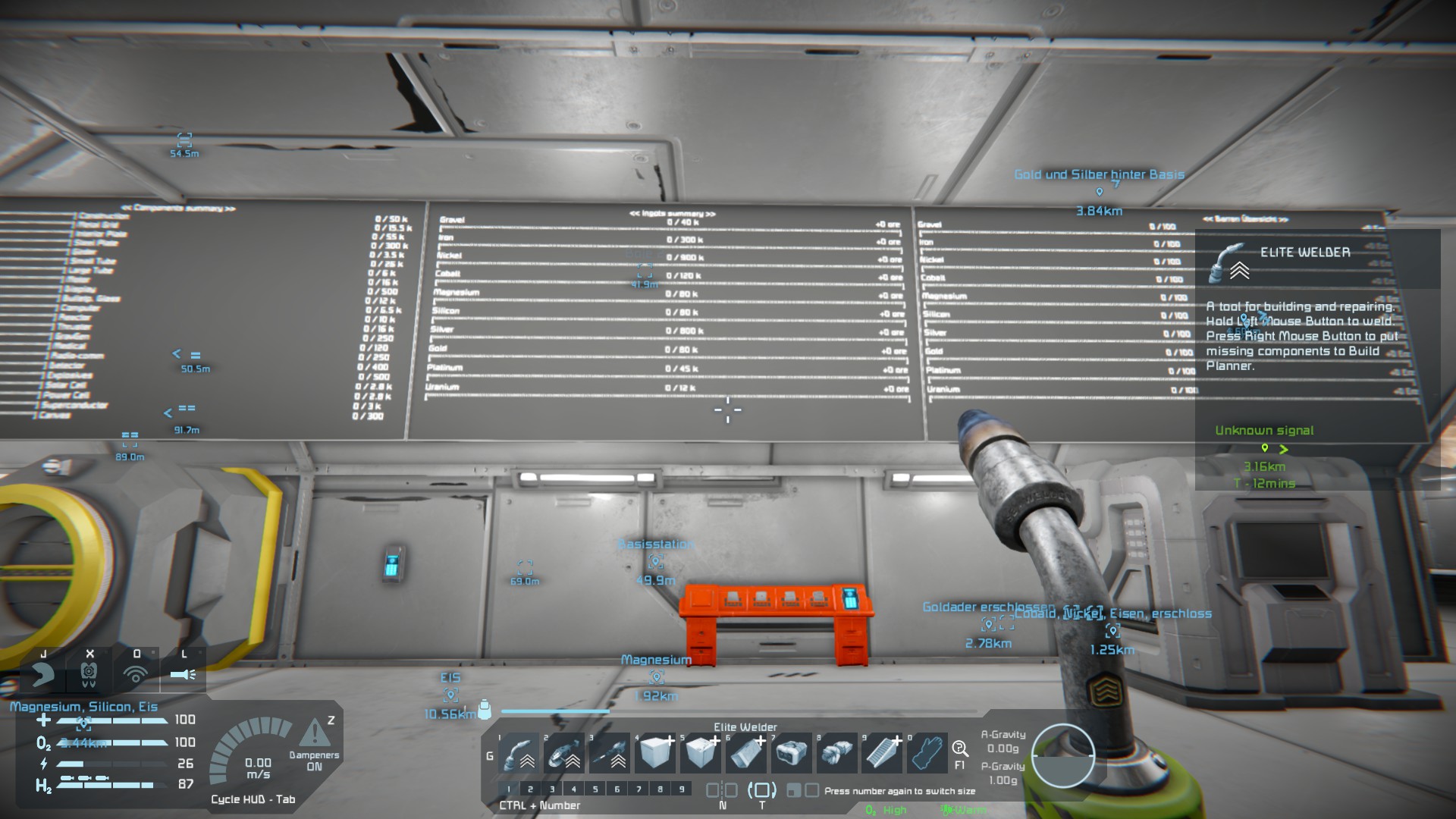This screenshot has height=819, width=1456.
Task: Pick the armor cube in slot 5
Action: [701, 752]
